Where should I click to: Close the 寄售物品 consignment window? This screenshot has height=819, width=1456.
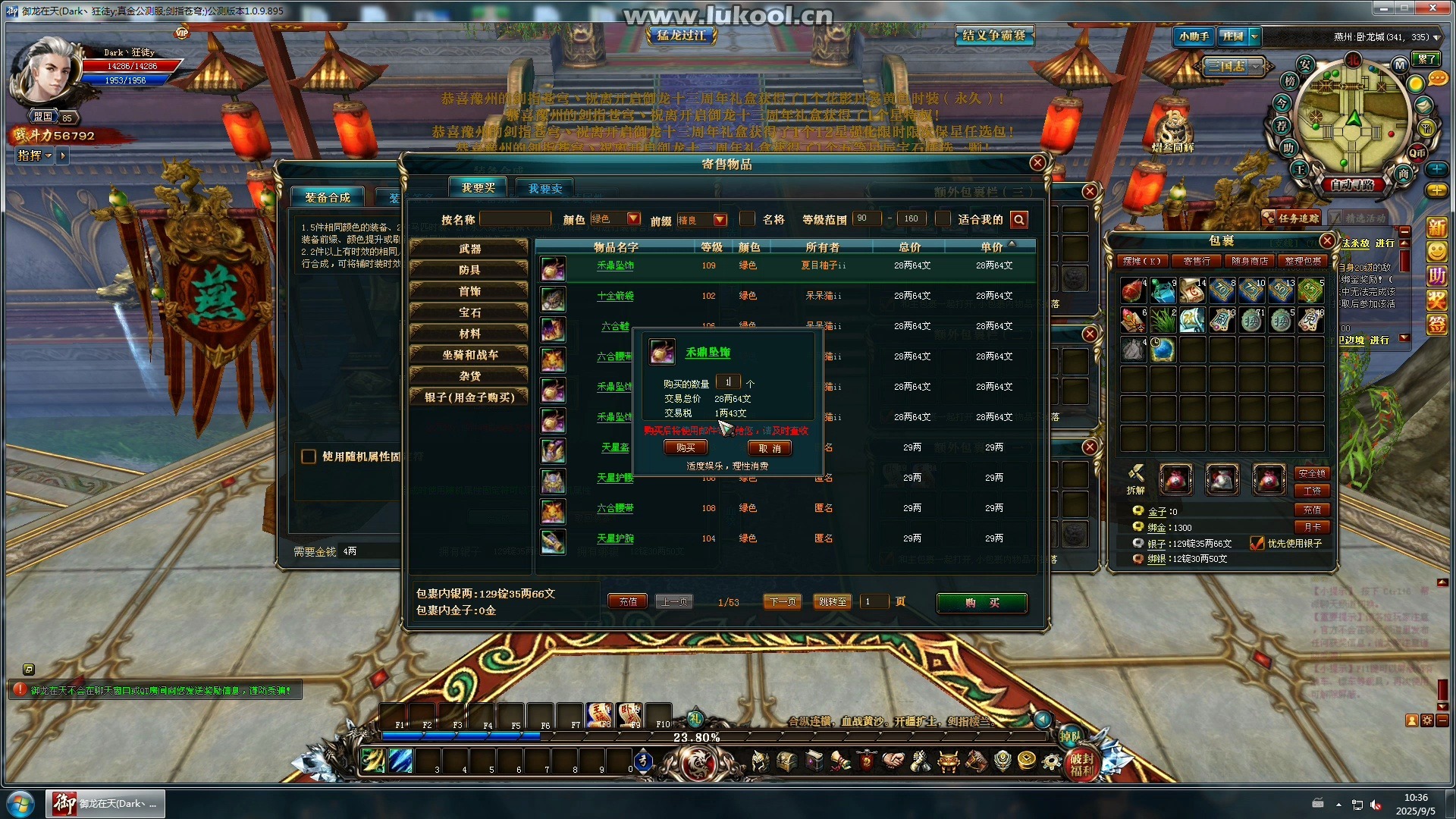[x=1038, y=163]
